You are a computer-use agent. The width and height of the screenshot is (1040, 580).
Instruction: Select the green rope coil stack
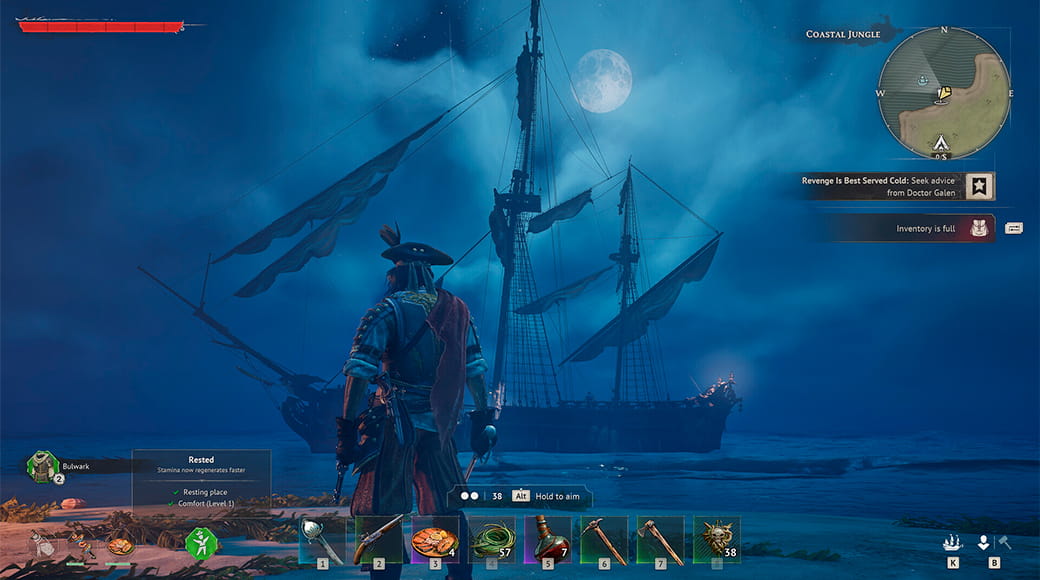[491, 540]
